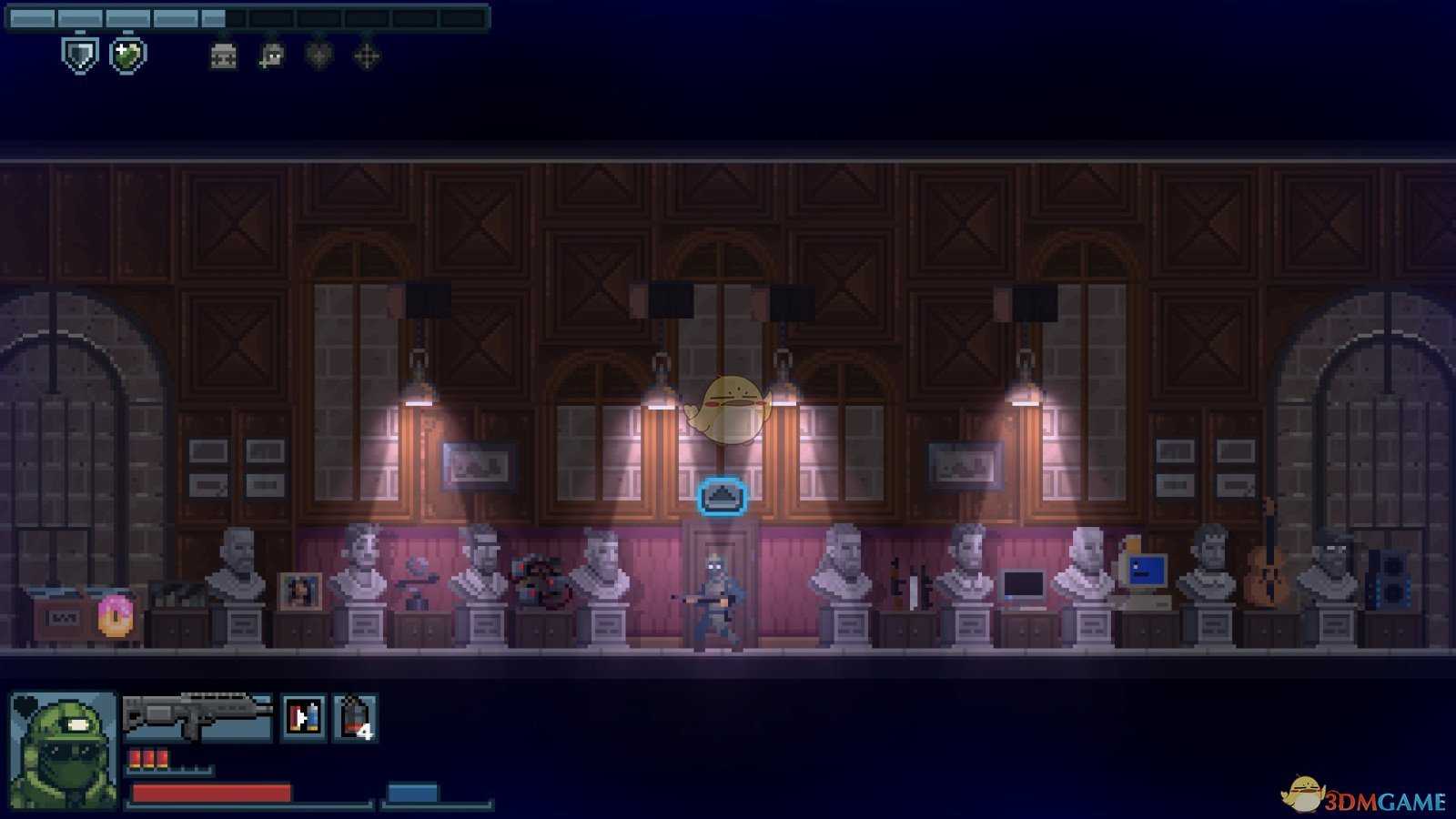This screenshot has width=1456, height=819.
Task: Click the locked heart upgrade icon
Action: 318,56
